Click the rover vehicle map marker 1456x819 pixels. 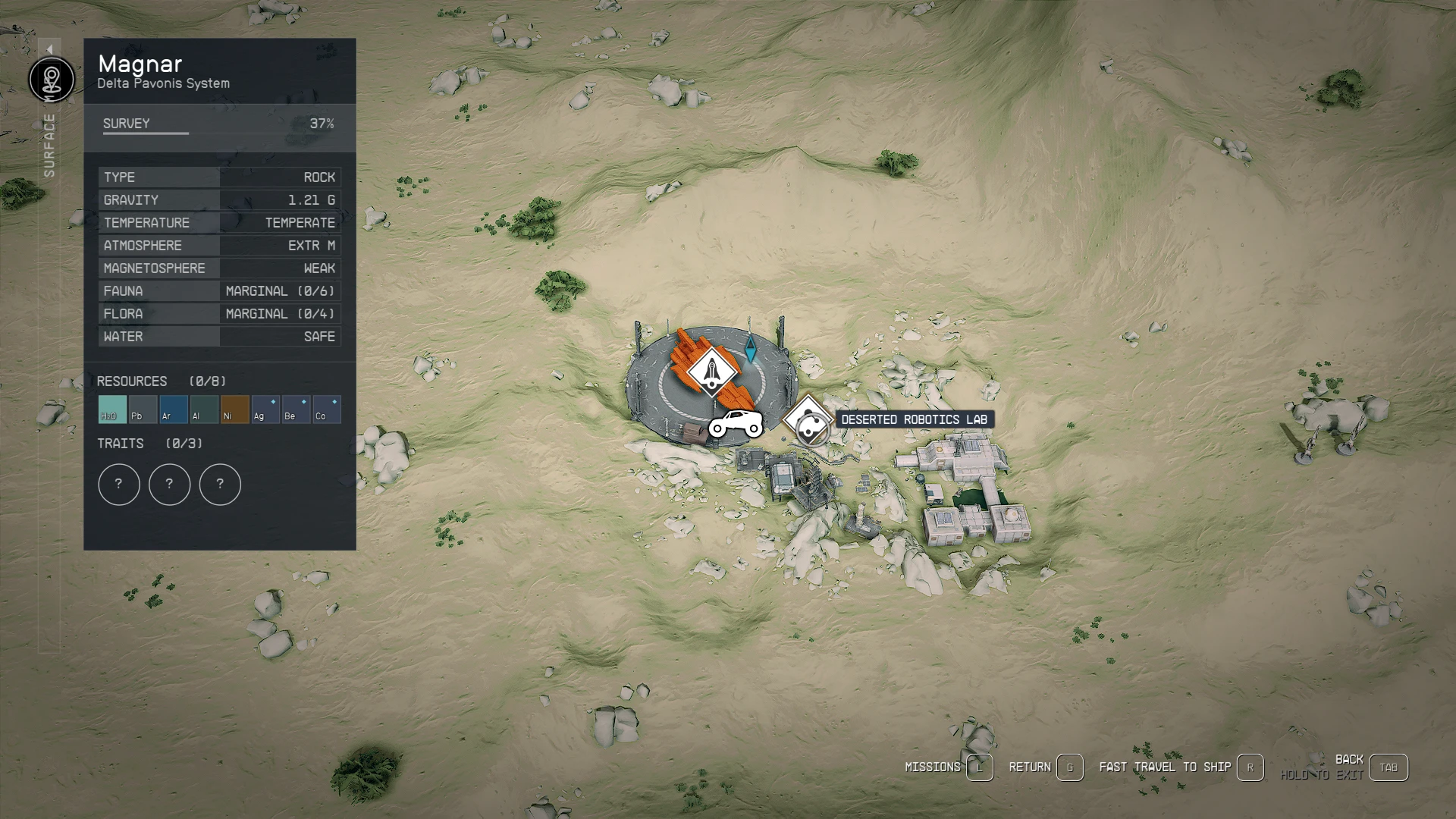pos(736,424)
